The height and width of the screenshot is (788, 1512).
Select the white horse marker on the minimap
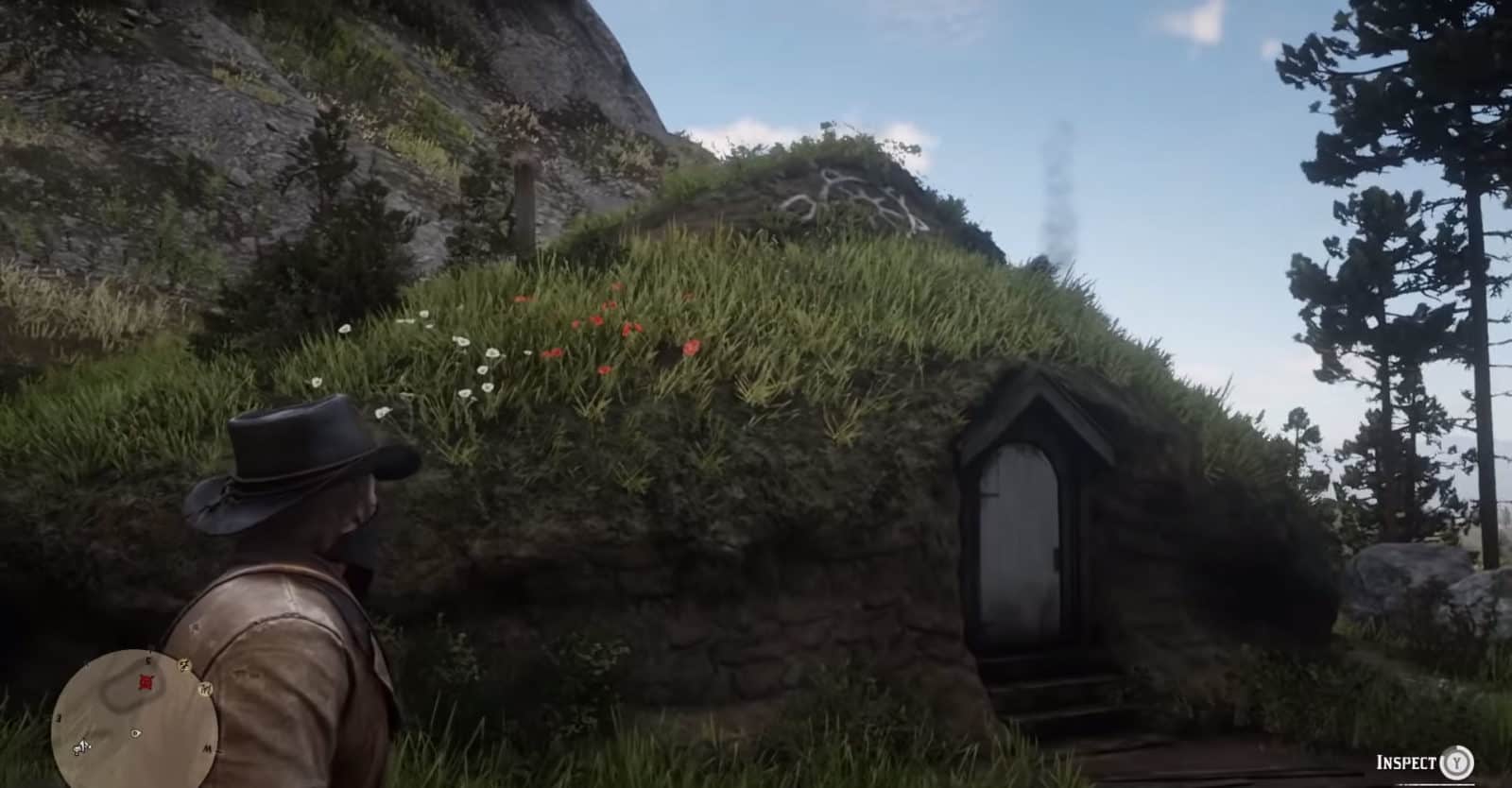pyautogui.click(x=82, y=745)
